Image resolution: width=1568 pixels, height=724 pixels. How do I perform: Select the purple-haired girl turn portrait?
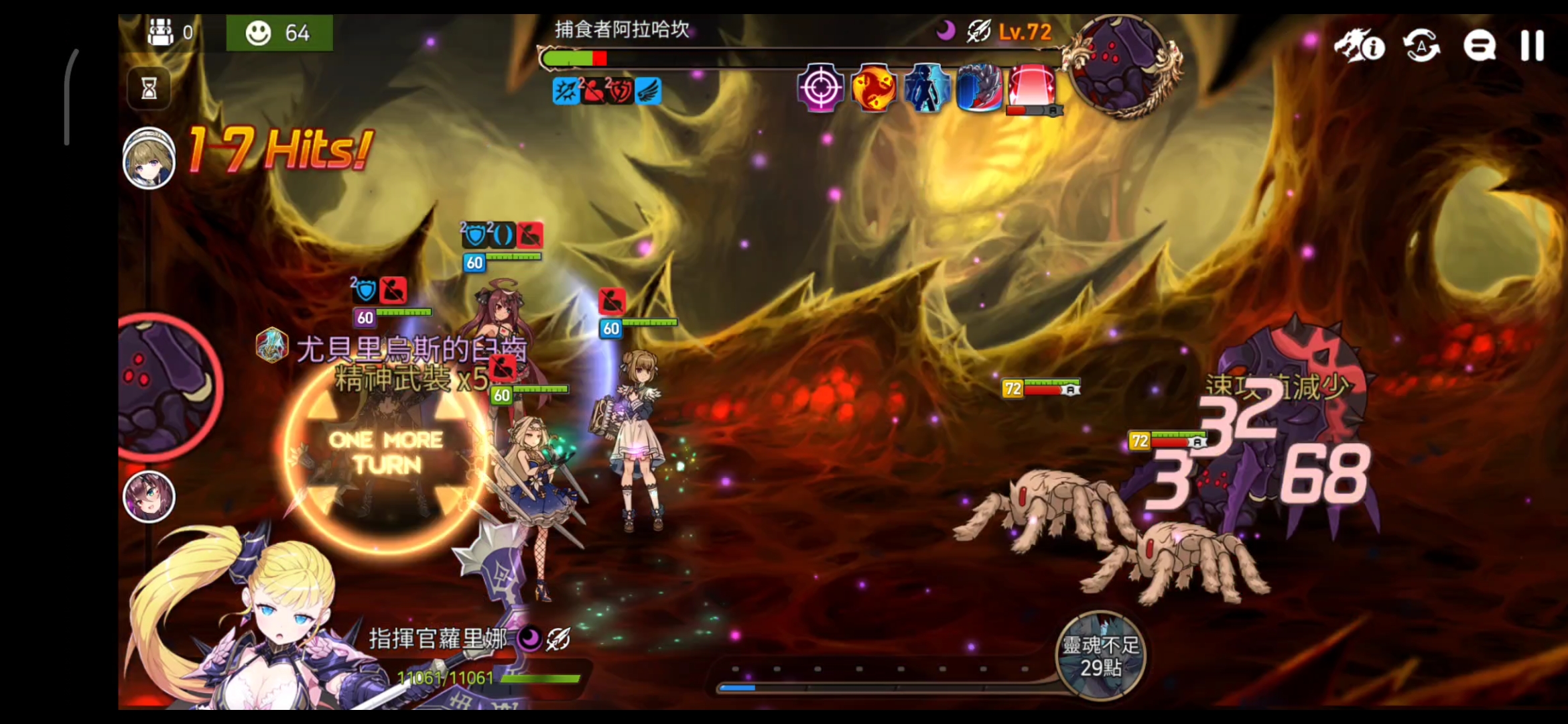click(x=149, y=497)
